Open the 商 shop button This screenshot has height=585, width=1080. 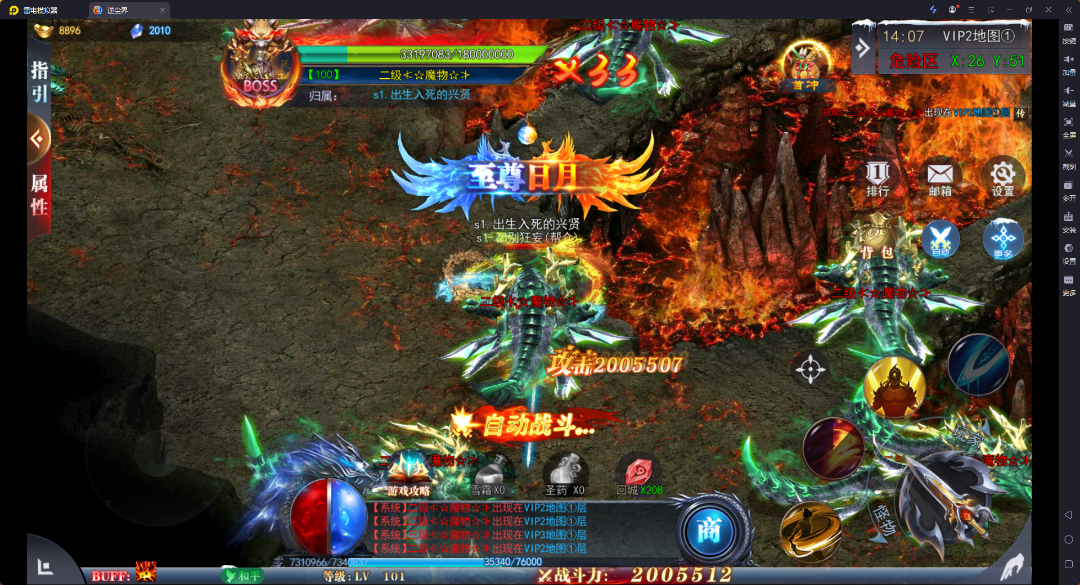709,530
